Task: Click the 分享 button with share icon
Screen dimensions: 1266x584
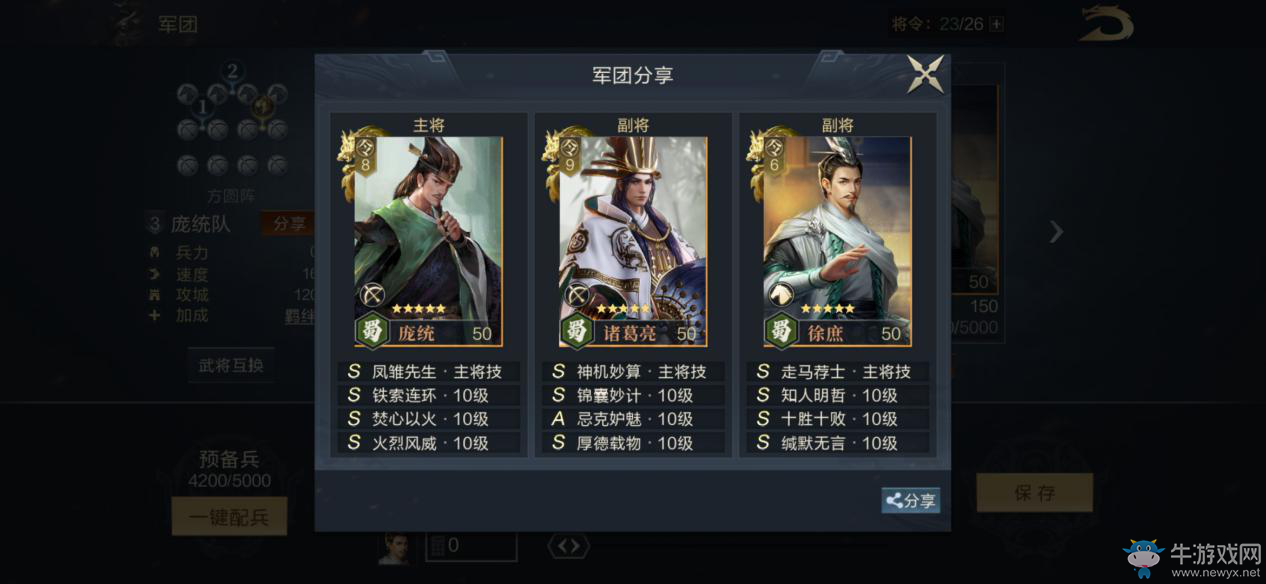Action: coord(910,501)
